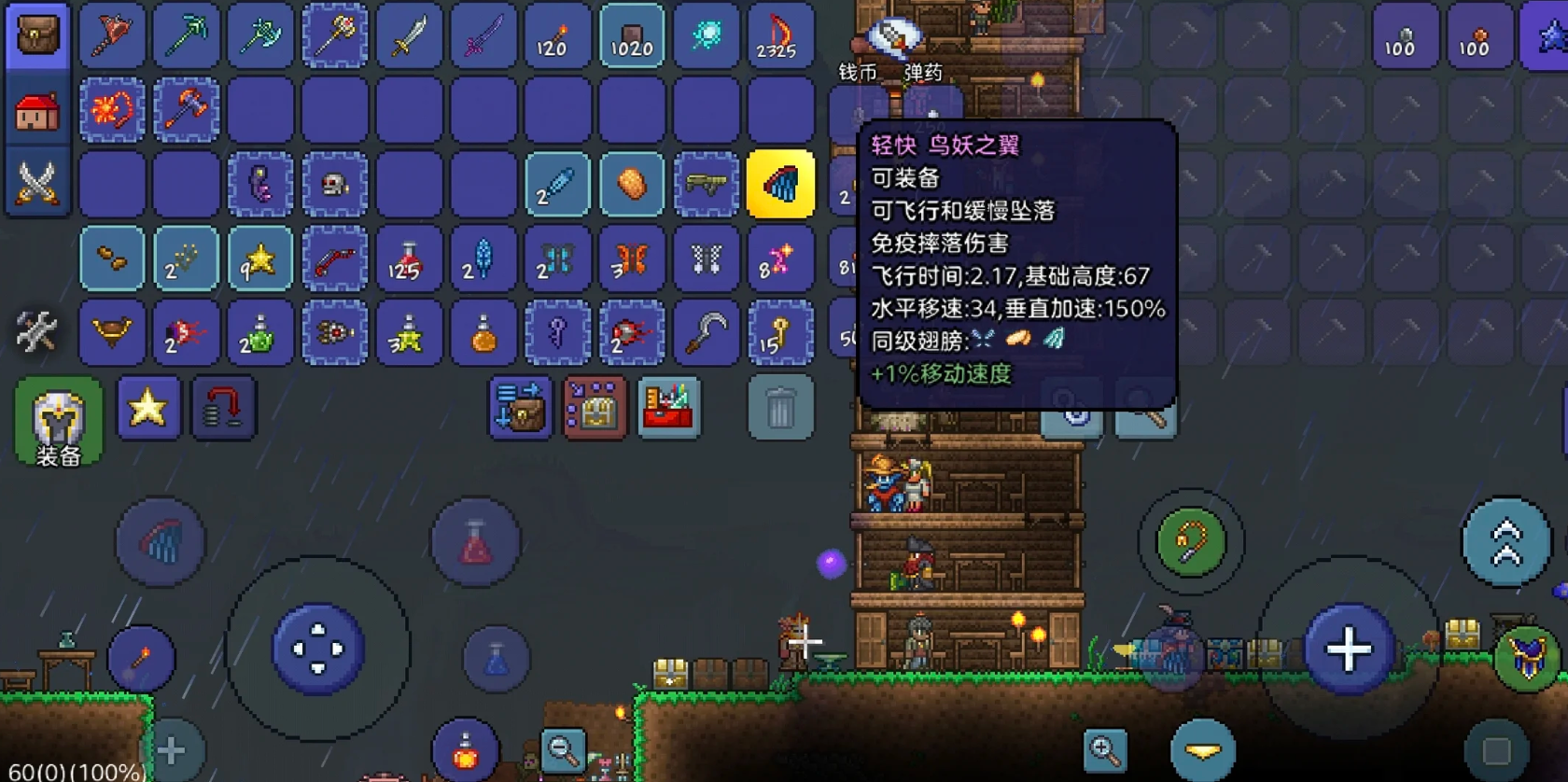Screen dimensions: 1568x782
Task: Collapse the panel with the yellow down arrow
Action: tap(1204, 748)
